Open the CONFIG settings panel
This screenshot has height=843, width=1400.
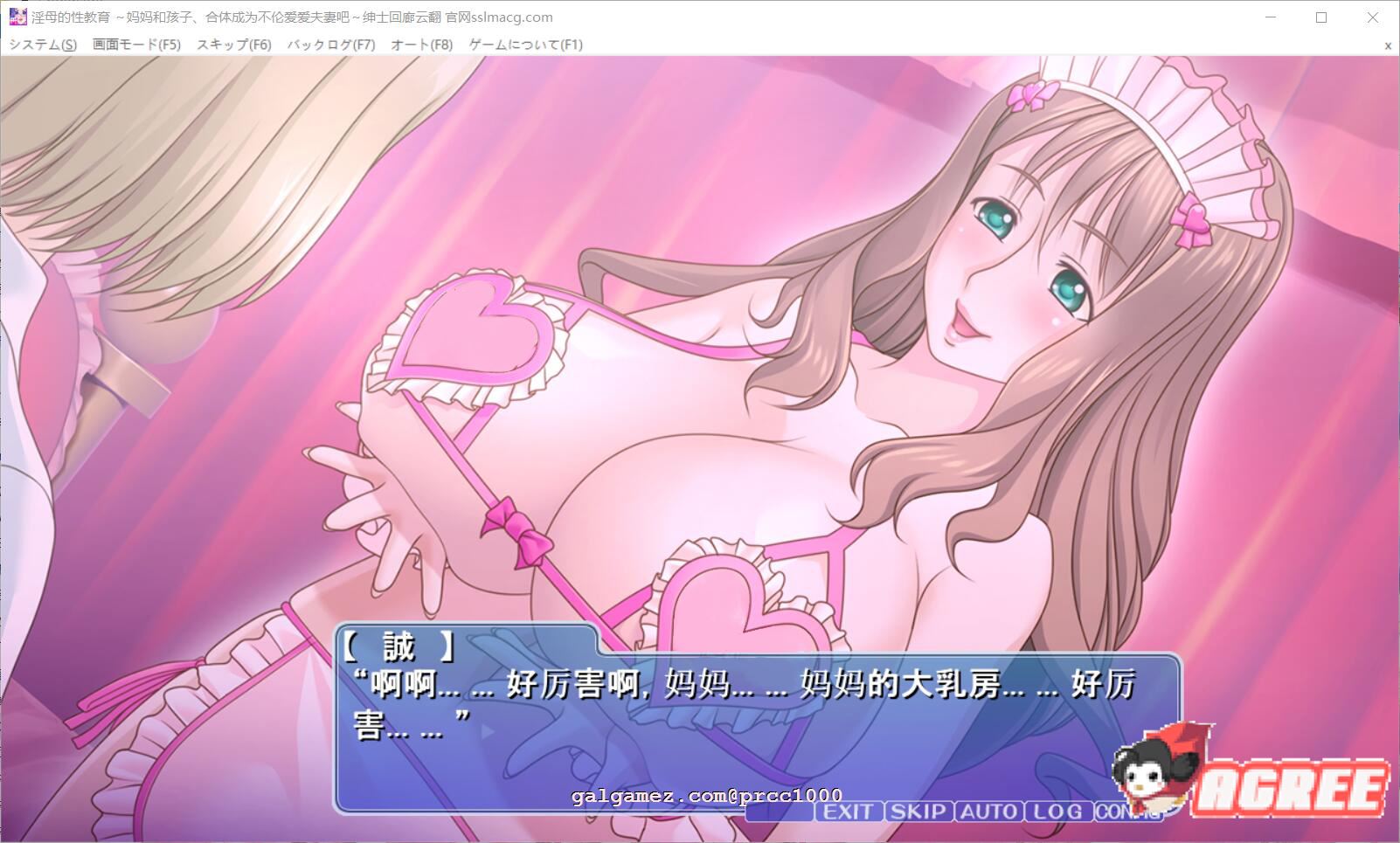click(1130, 812)
